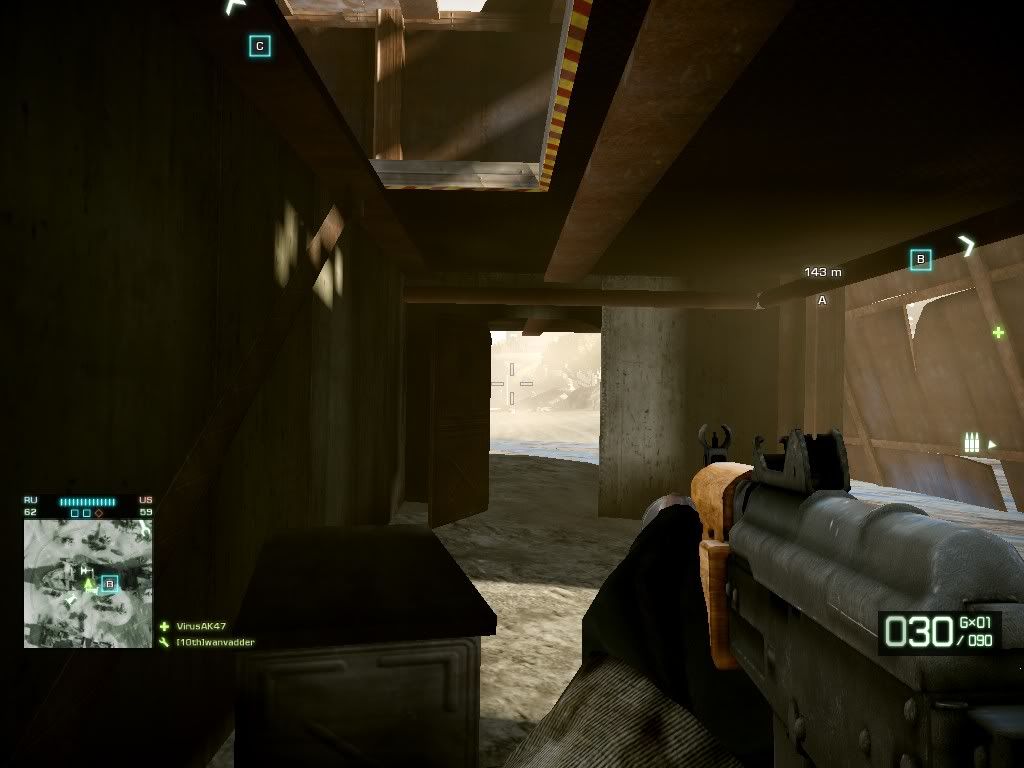Click the minimap in the corner
Screen dimensions: 1024x768
88,583
